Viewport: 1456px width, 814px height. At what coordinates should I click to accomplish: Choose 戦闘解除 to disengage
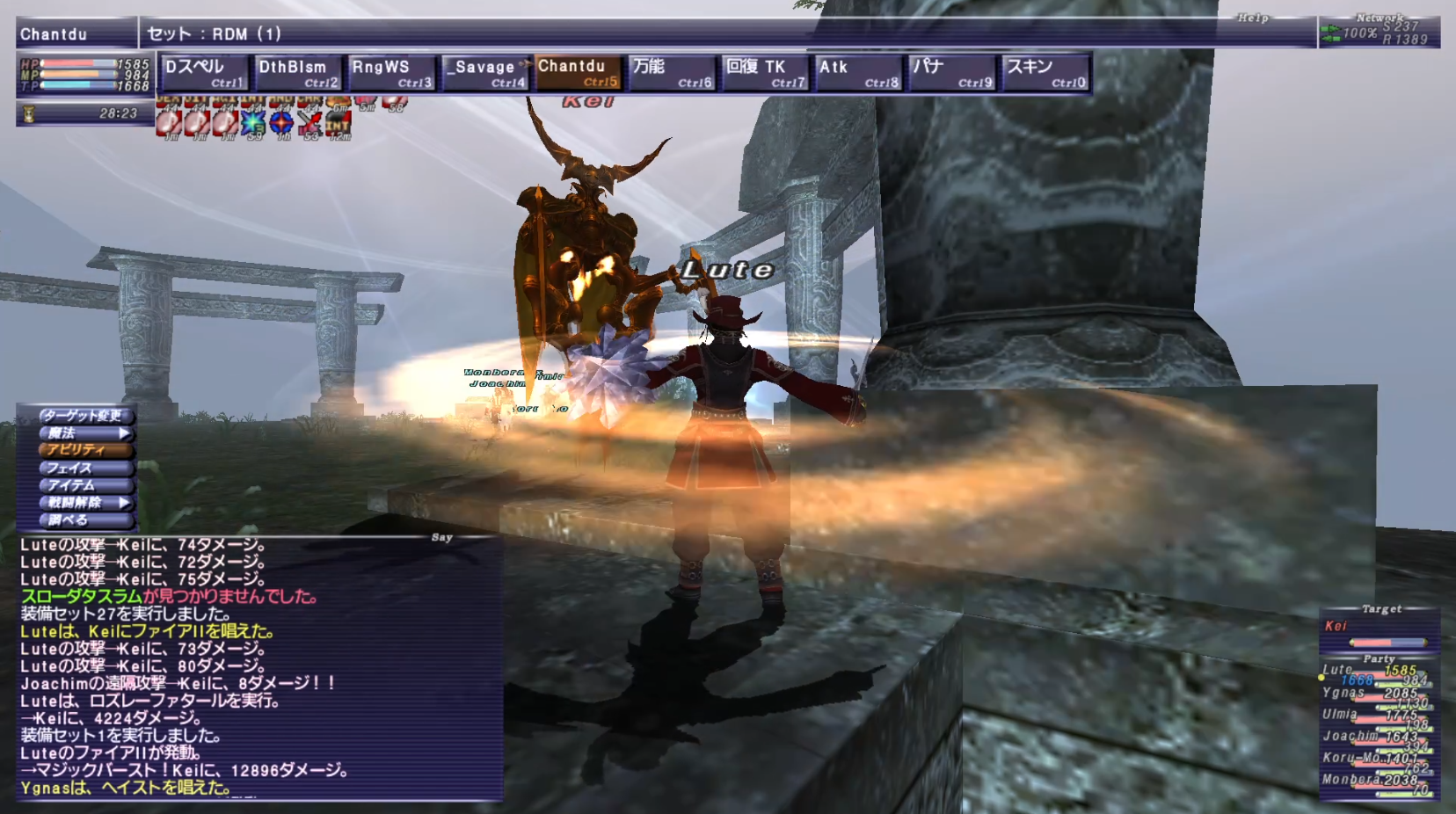point(84,503)
